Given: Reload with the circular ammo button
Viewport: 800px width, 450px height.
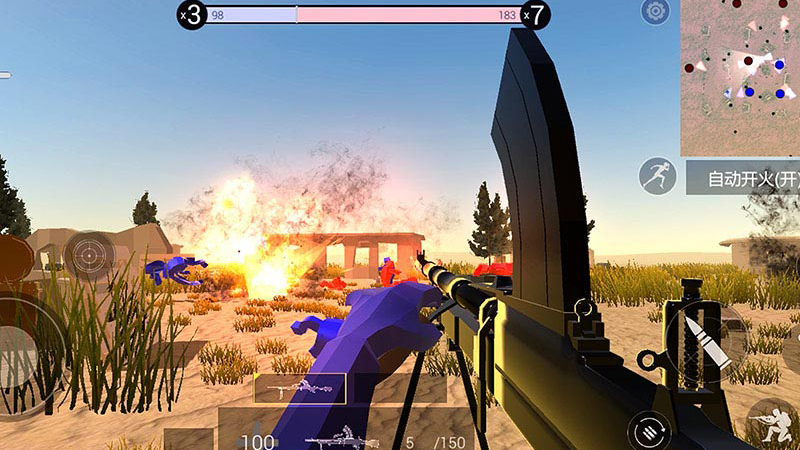Looking at the screenshot, I should (x=648, y=431).
